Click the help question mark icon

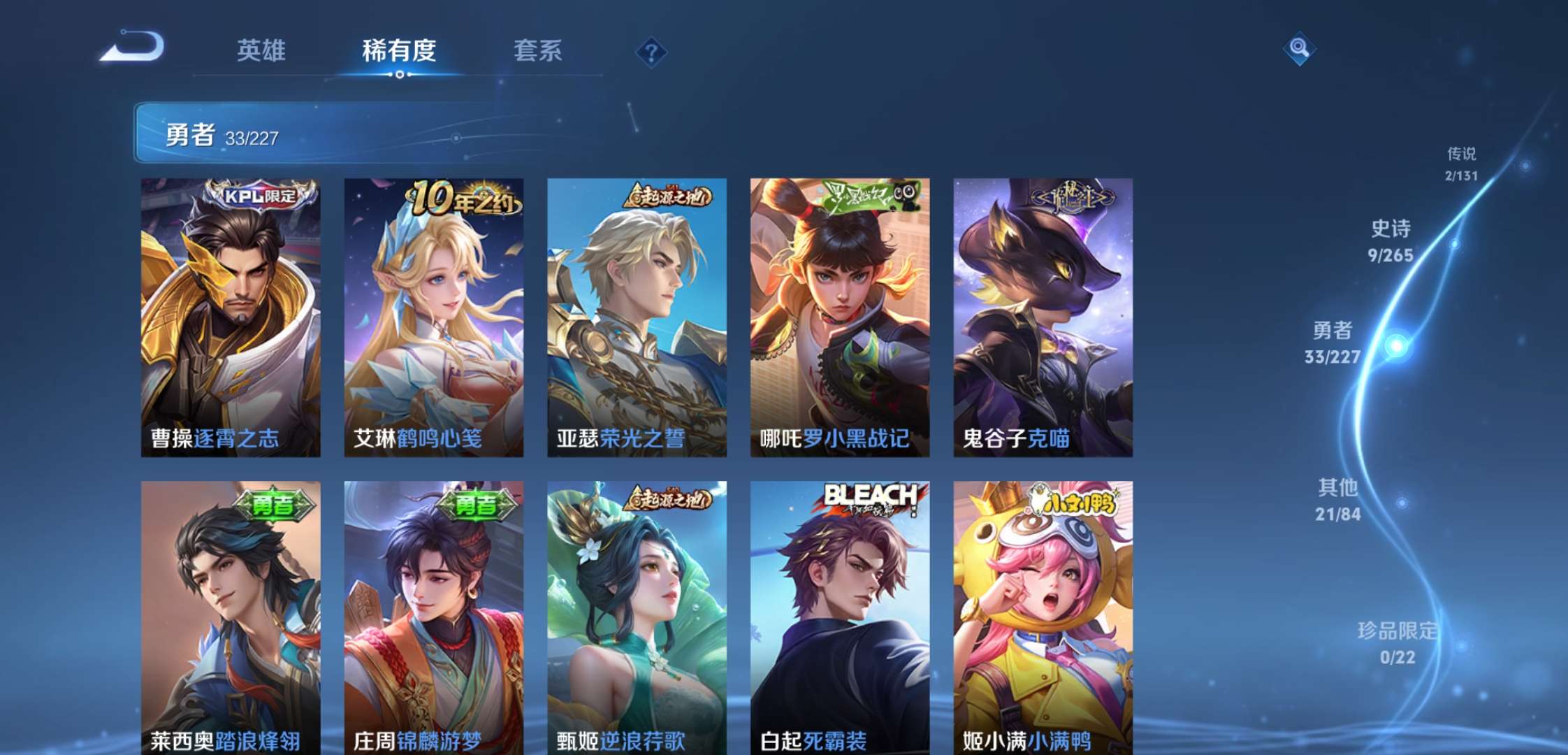coord(651,52)
